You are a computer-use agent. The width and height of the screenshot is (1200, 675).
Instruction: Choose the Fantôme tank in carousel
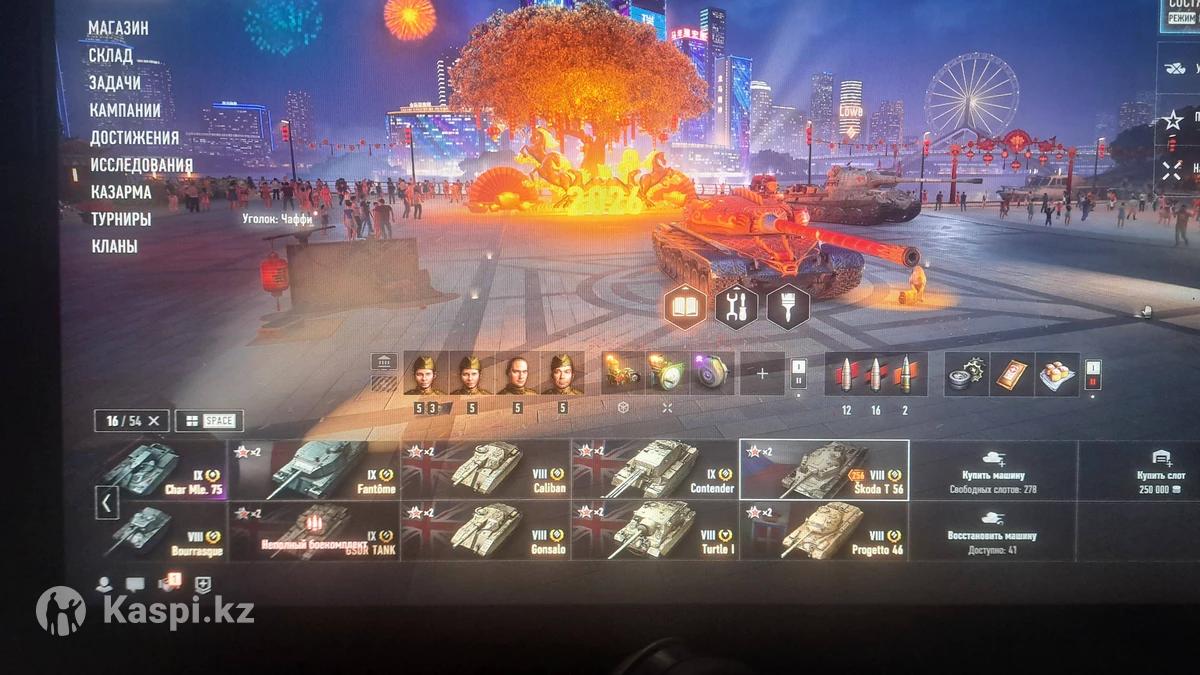[x=315, y=469]
